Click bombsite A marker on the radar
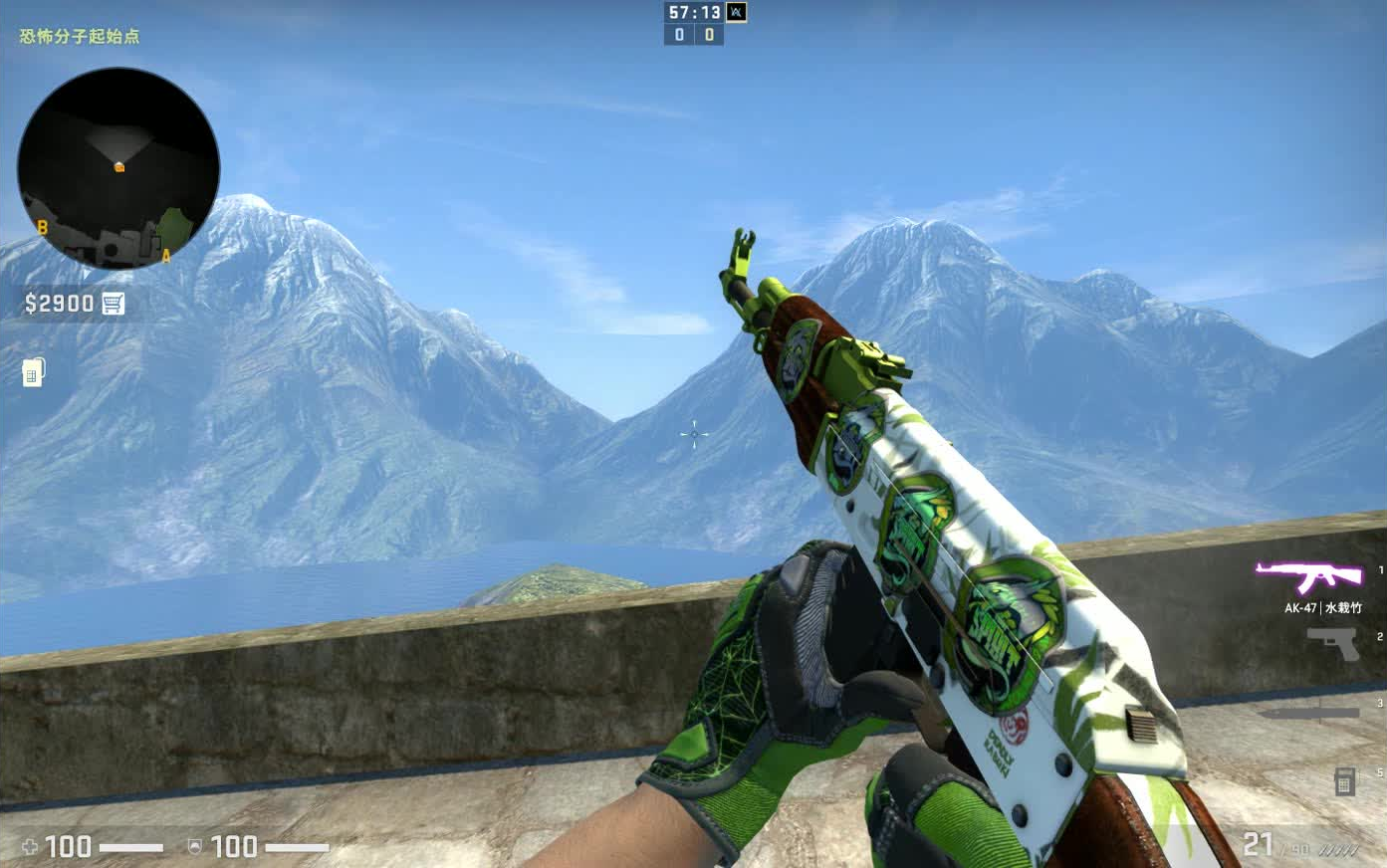 166,256
